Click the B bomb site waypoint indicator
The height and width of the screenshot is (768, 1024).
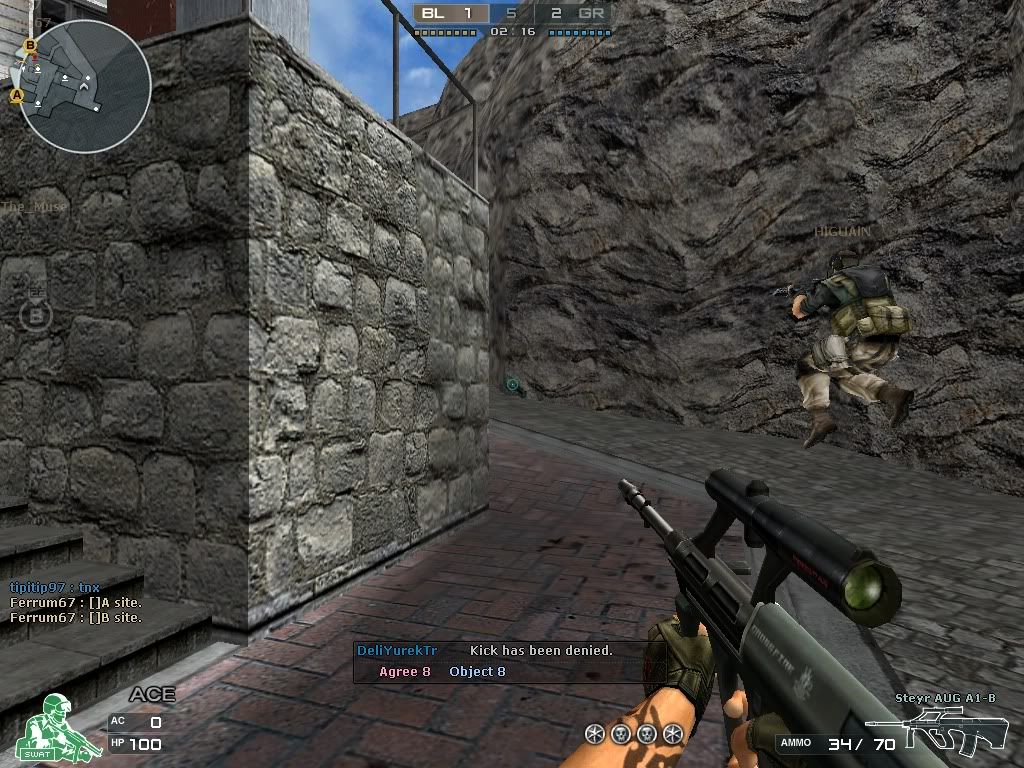click(x=35, y=315)
